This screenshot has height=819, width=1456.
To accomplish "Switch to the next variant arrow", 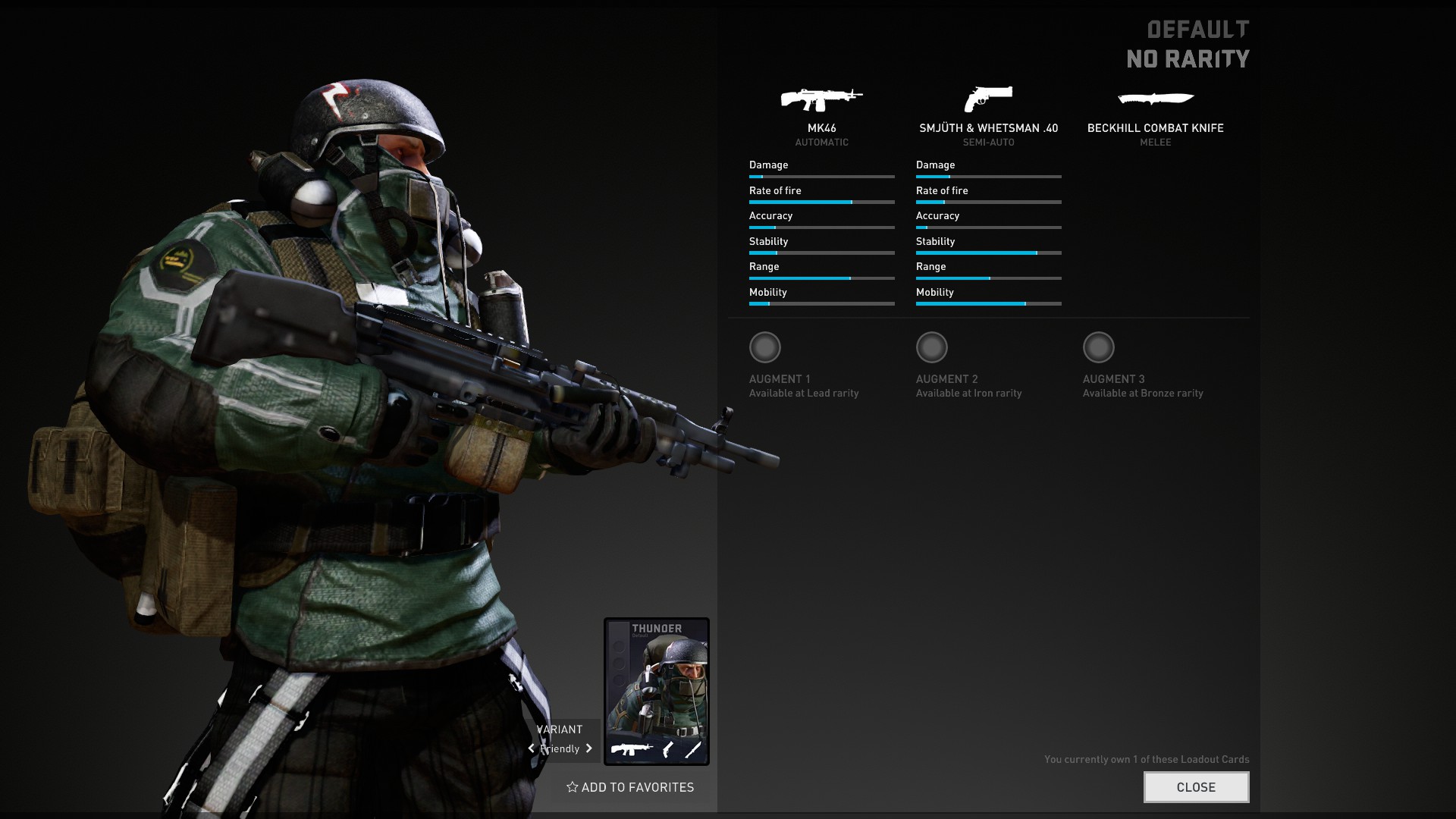I will (x=588, y=748).
